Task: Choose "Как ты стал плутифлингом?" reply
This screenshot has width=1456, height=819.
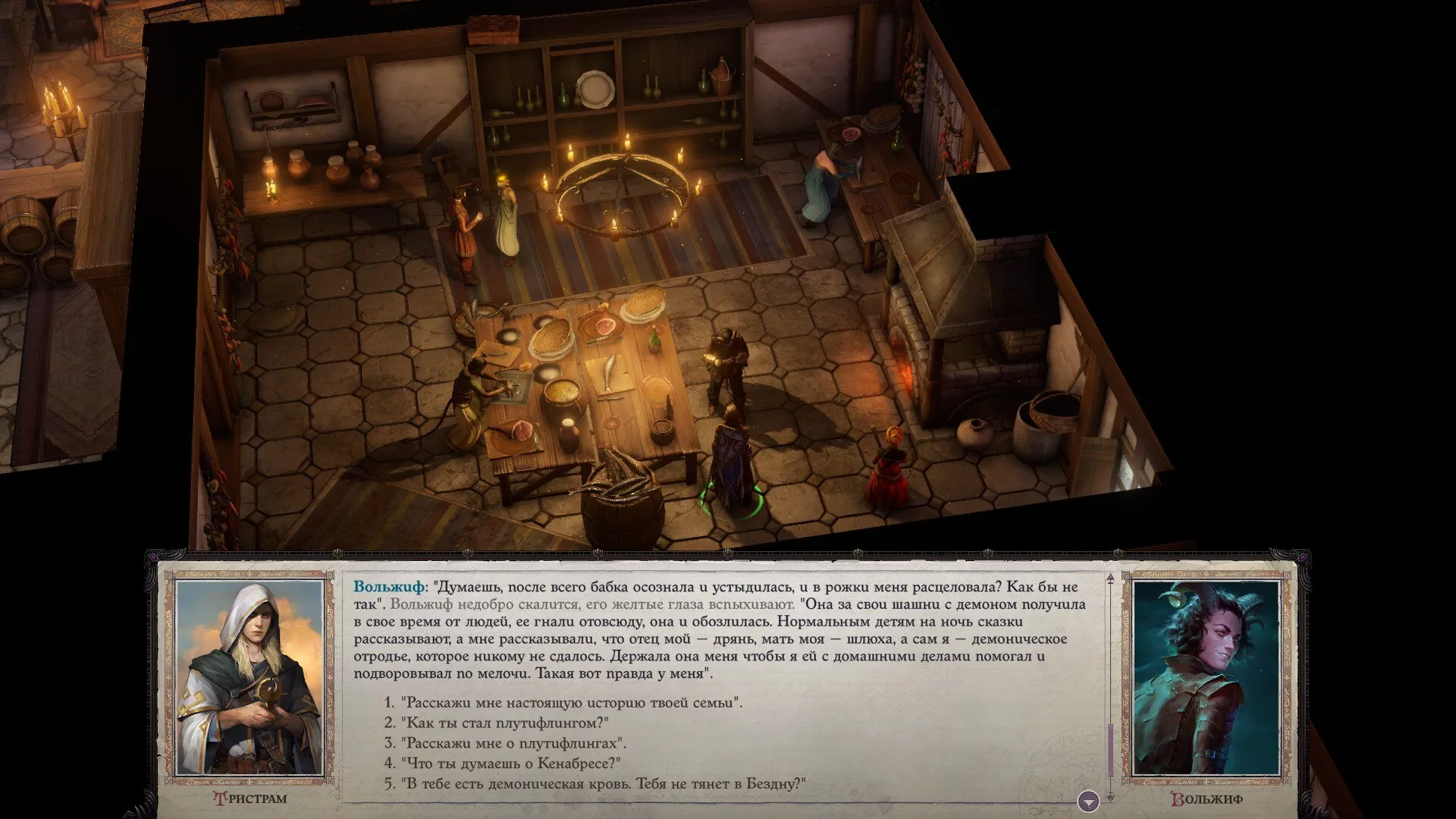Action: coord(505,723)
